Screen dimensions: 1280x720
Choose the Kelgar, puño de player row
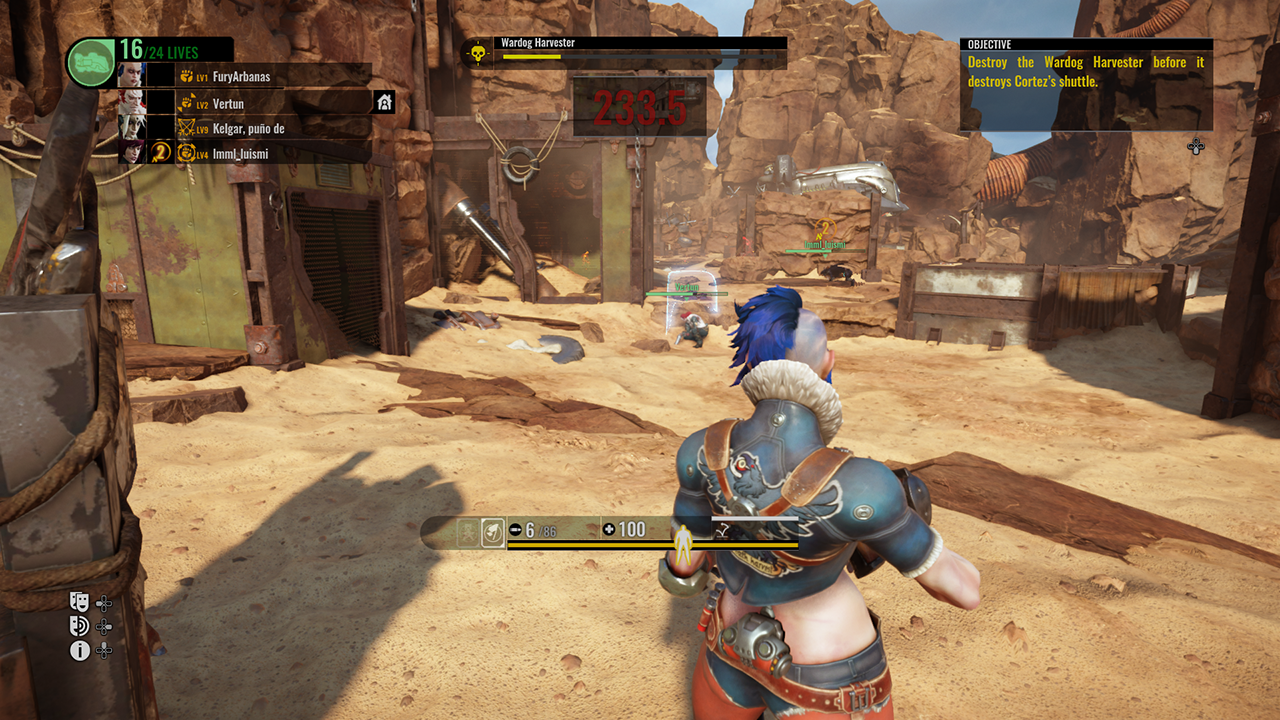click(253, 128)
